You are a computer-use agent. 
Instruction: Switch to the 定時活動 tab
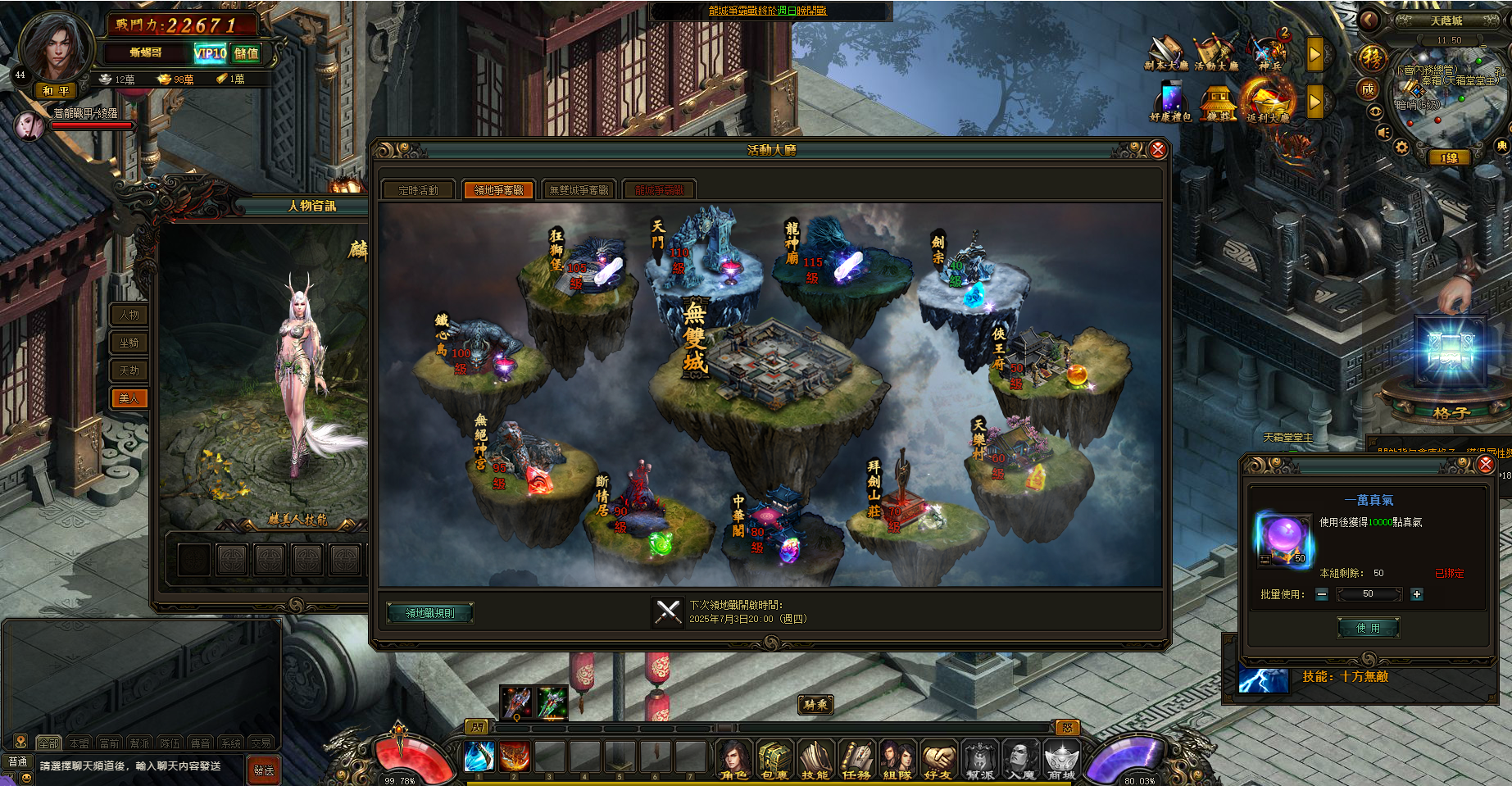click(418, 190)
